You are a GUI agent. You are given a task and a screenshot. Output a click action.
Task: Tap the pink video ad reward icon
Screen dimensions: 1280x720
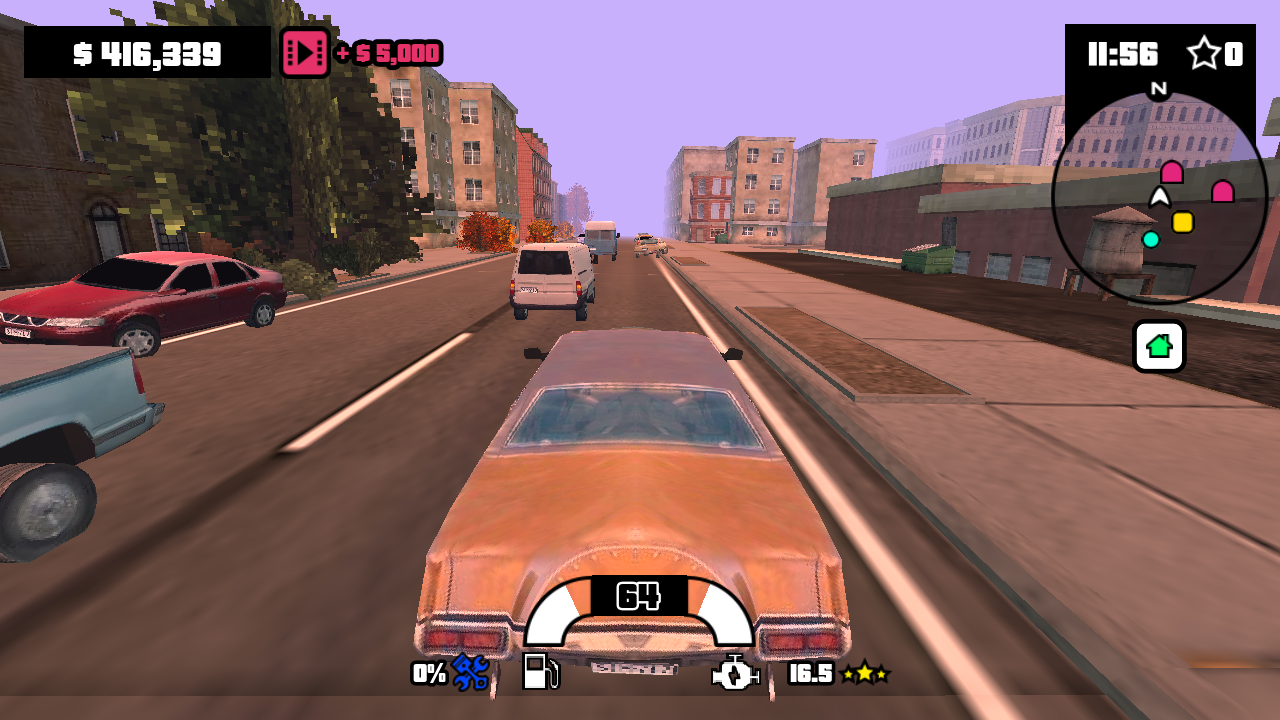click(x=304, y=52)
